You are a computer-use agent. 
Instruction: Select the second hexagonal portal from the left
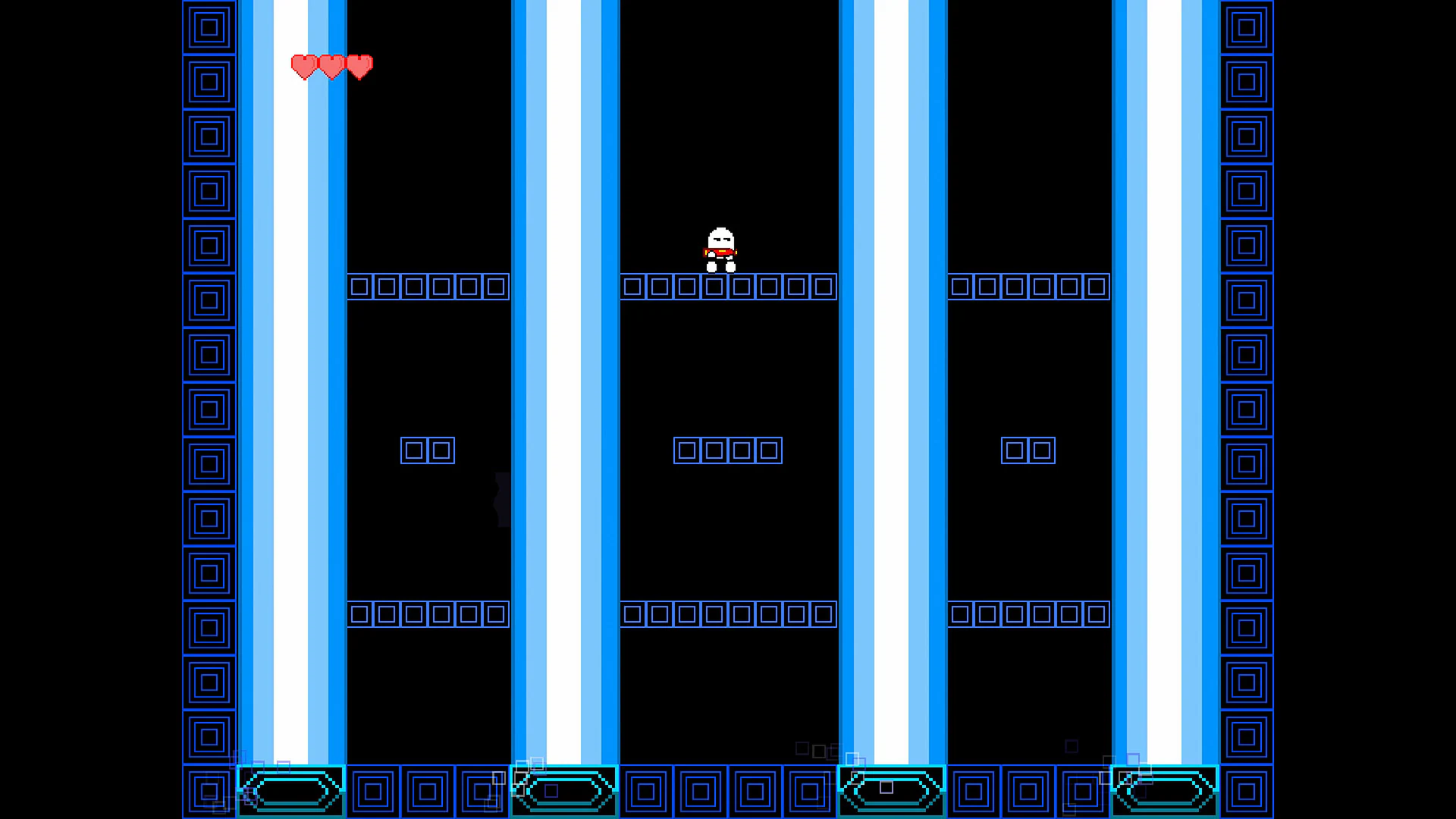pos(563,790)
